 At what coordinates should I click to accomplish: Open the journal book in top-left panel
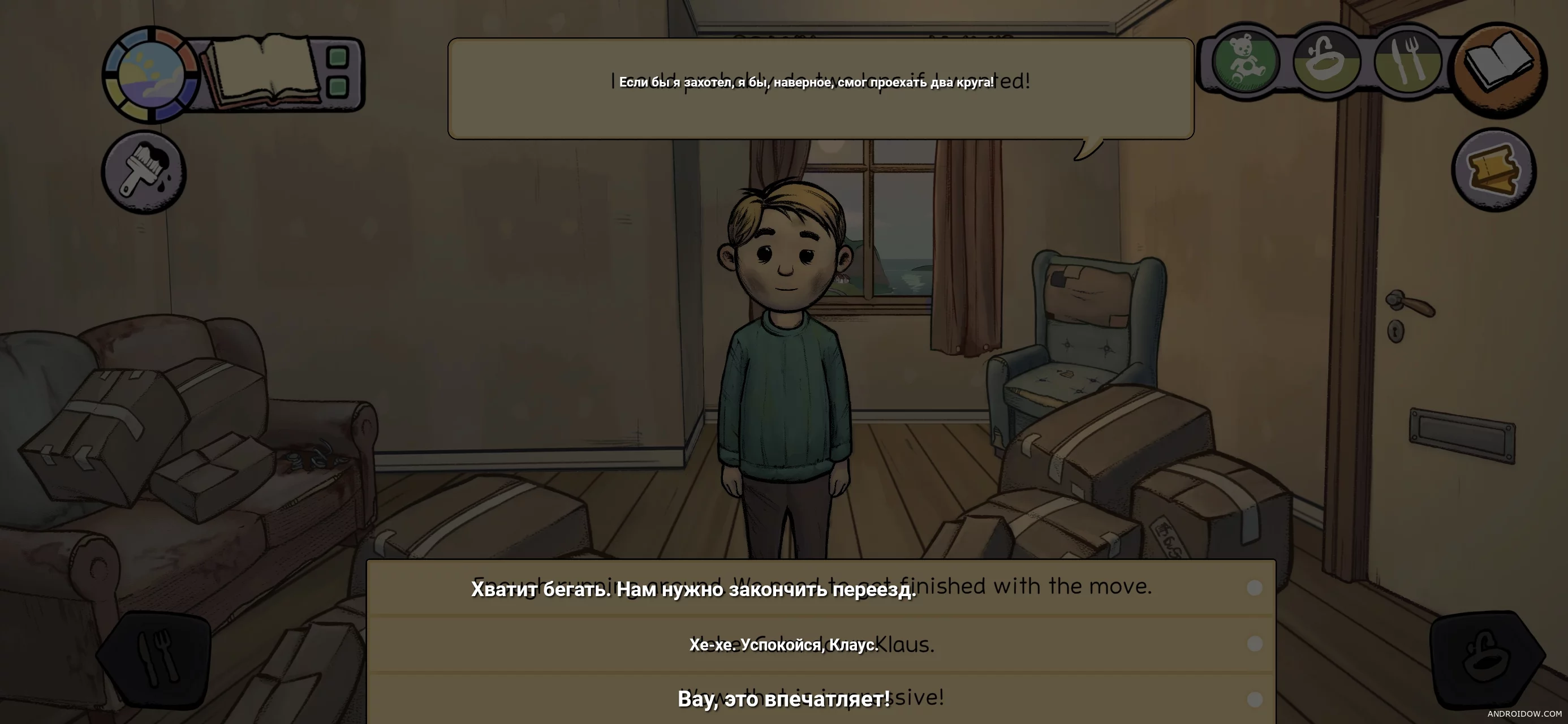[262, 72]
